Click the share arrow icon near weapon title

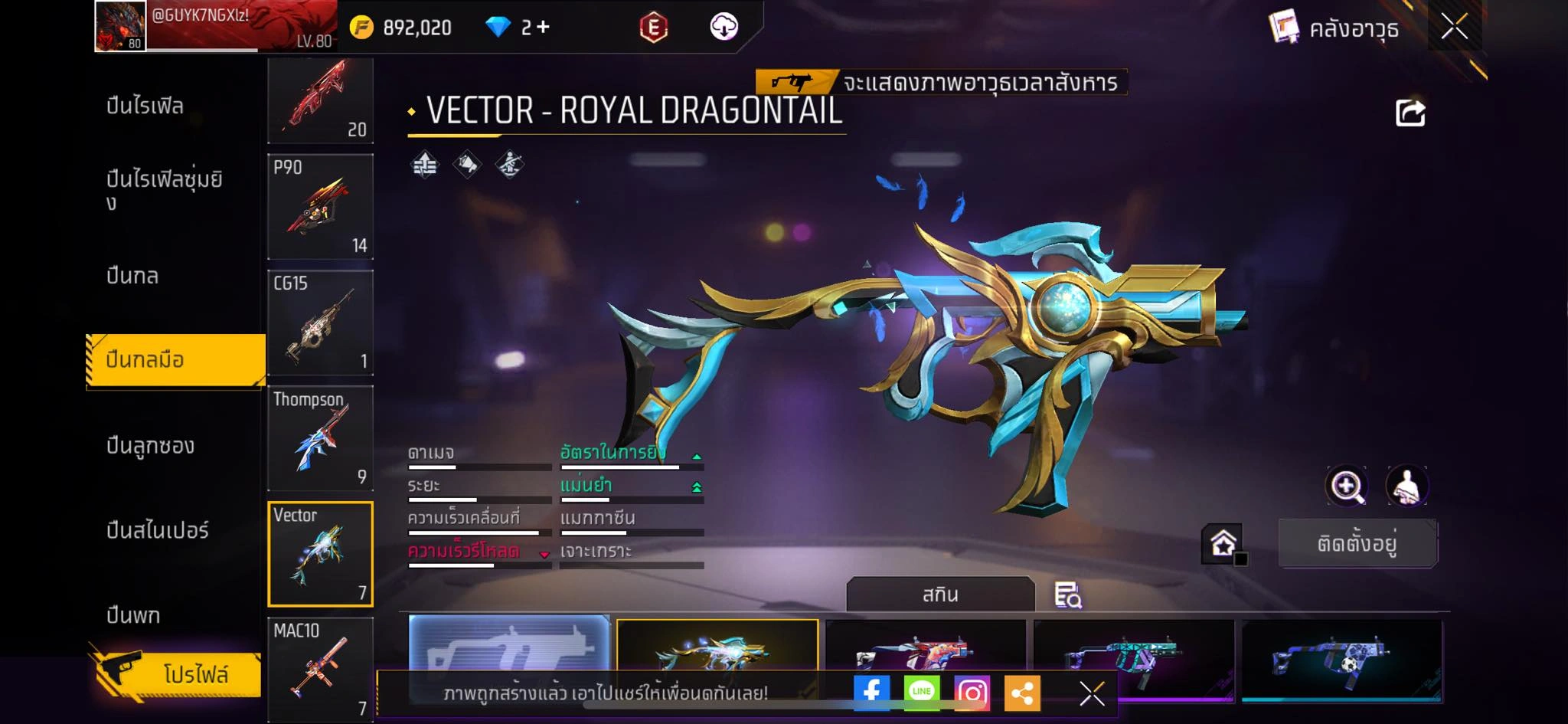pyautogui.click(x=1410, y=113)
